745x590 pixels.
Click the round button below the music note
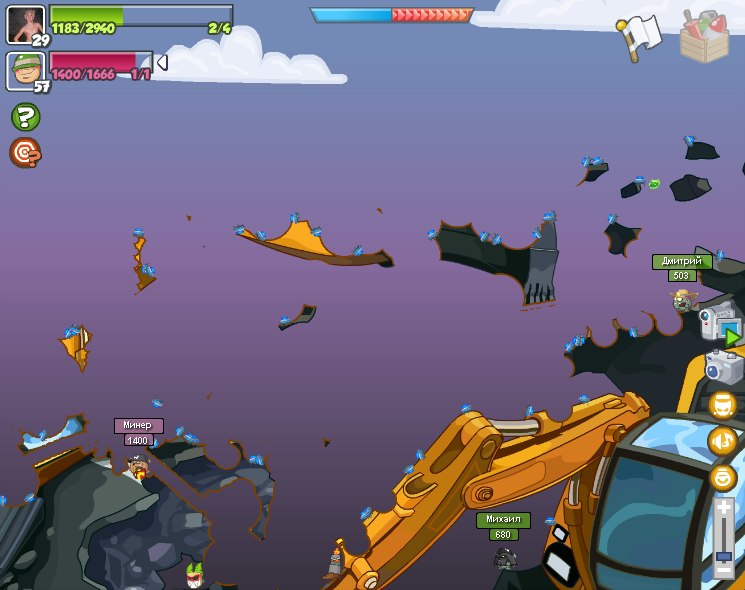[723, 477]
